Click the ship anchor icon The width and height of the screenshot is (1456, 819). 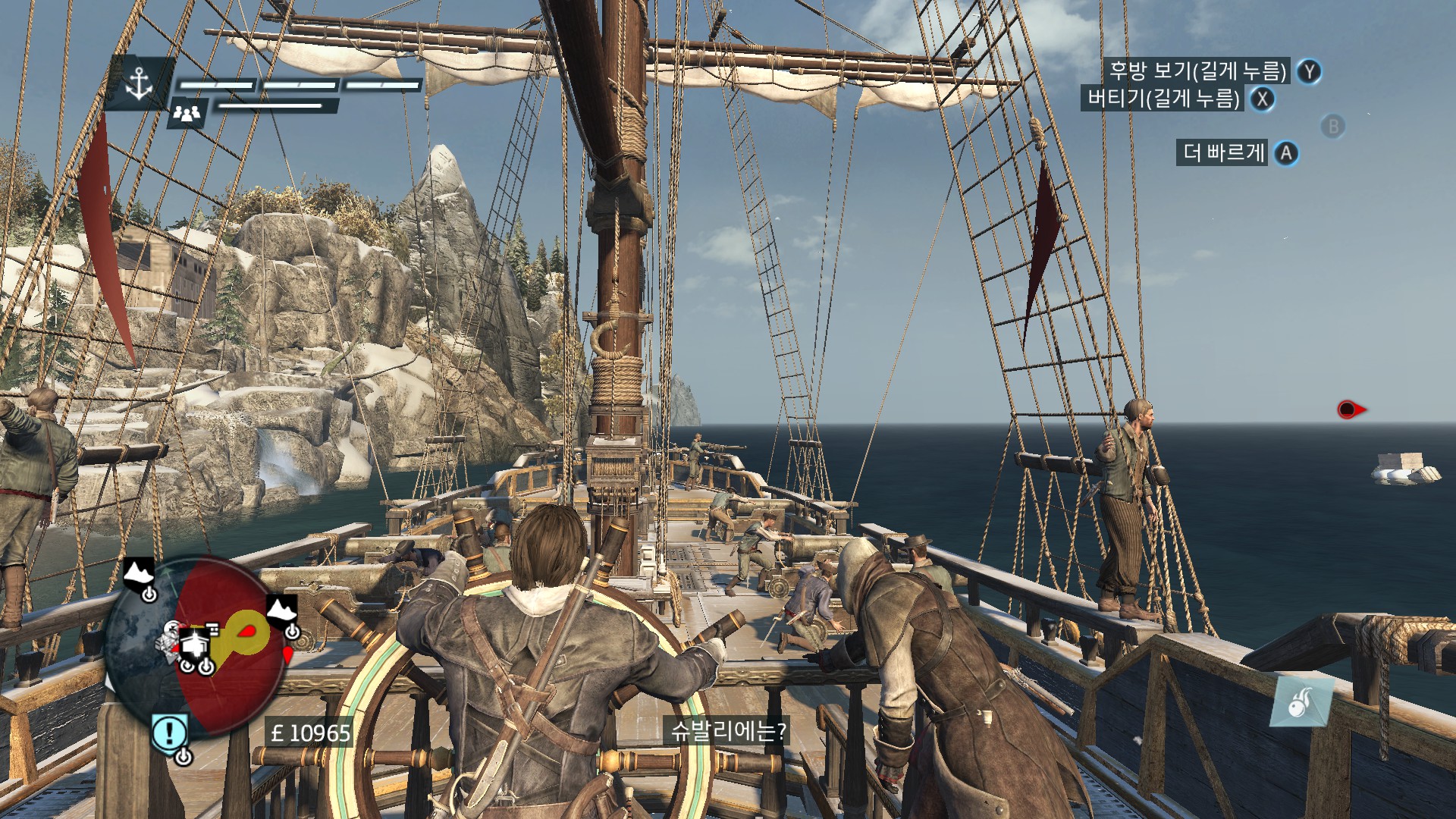click(x=140, y=83)
